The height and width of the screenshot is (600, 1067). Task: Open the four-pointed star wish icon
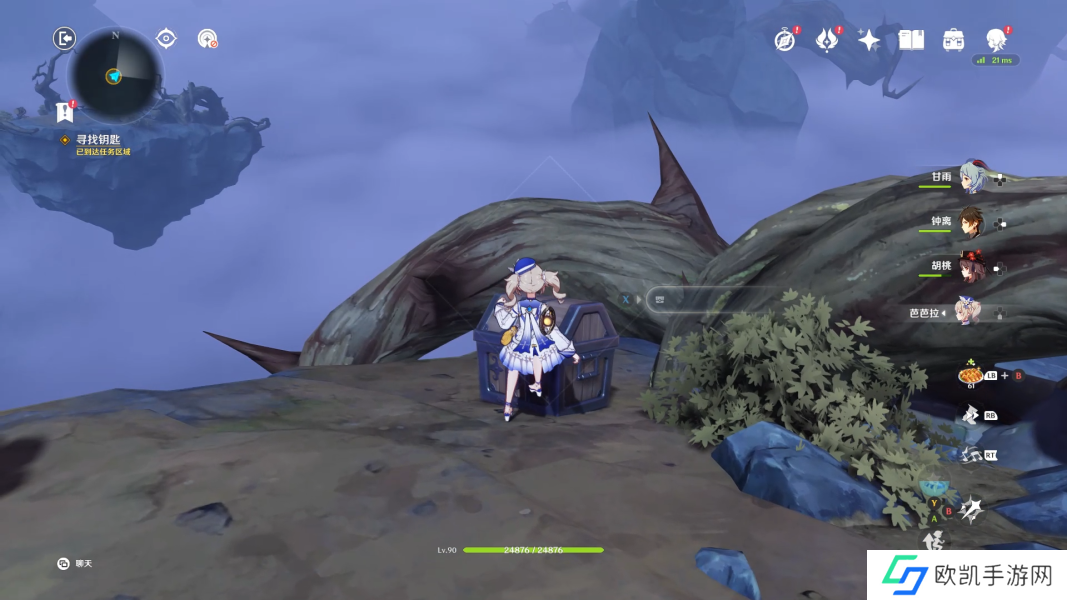tap(869, 40)
